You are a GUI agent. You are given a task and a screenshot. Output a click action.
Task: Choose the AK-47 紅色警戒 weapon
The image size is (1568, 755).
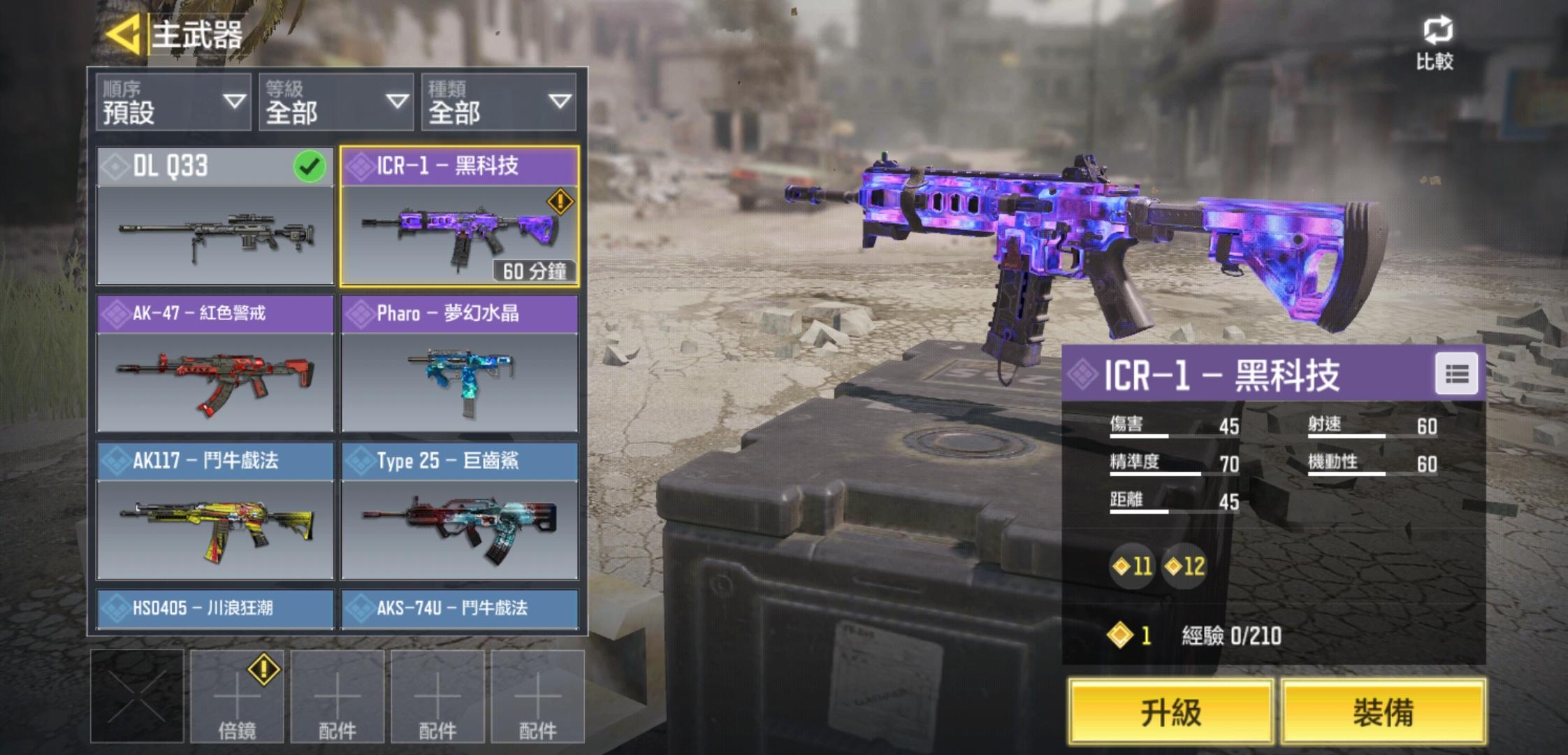(x=215, y=364)
